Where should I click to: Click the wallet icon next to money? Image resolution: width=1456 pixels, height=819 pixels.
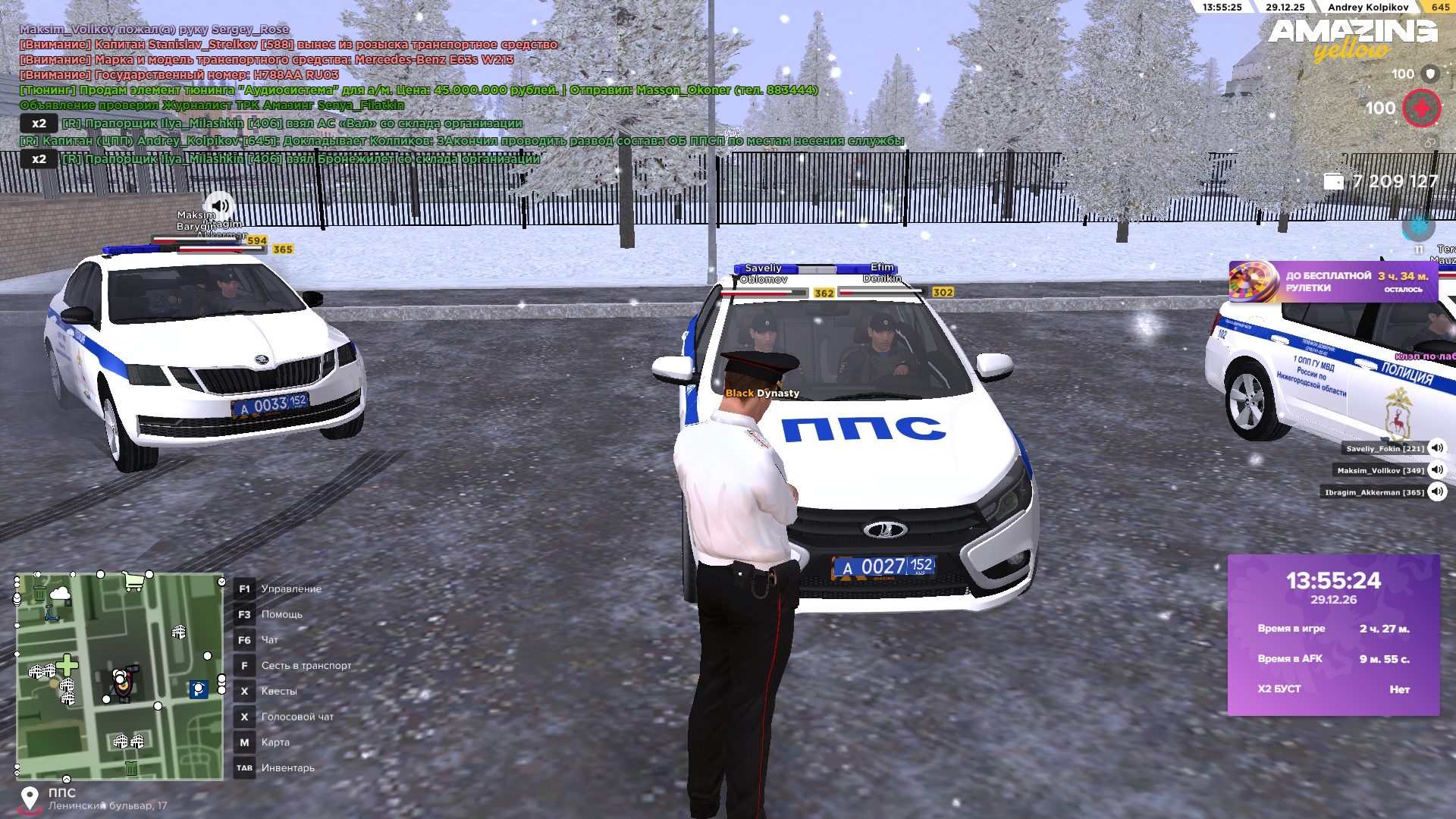[x=1333, y=181]
